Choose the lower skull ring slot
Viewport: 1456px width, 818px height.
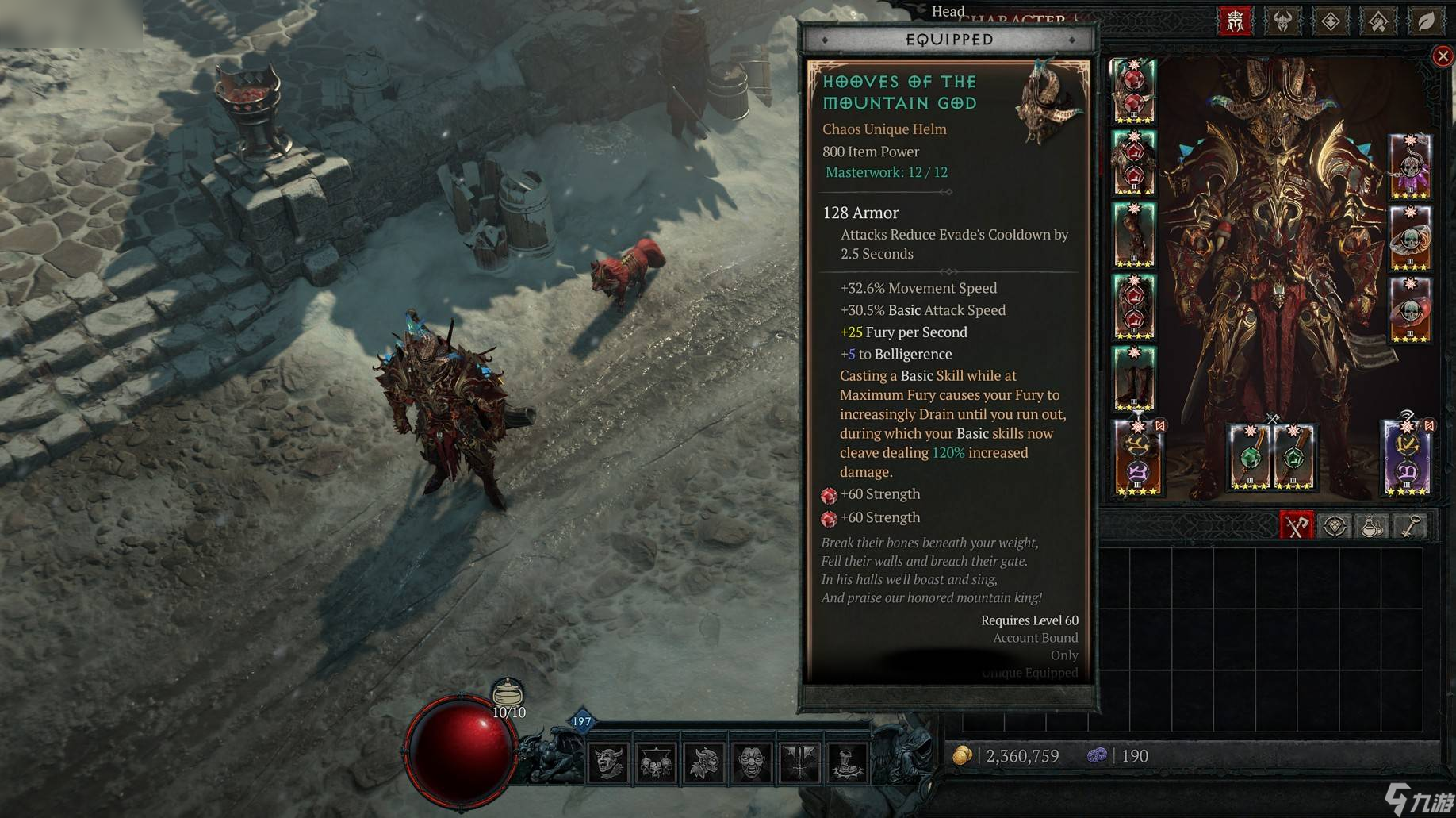tap(1409, 311)
